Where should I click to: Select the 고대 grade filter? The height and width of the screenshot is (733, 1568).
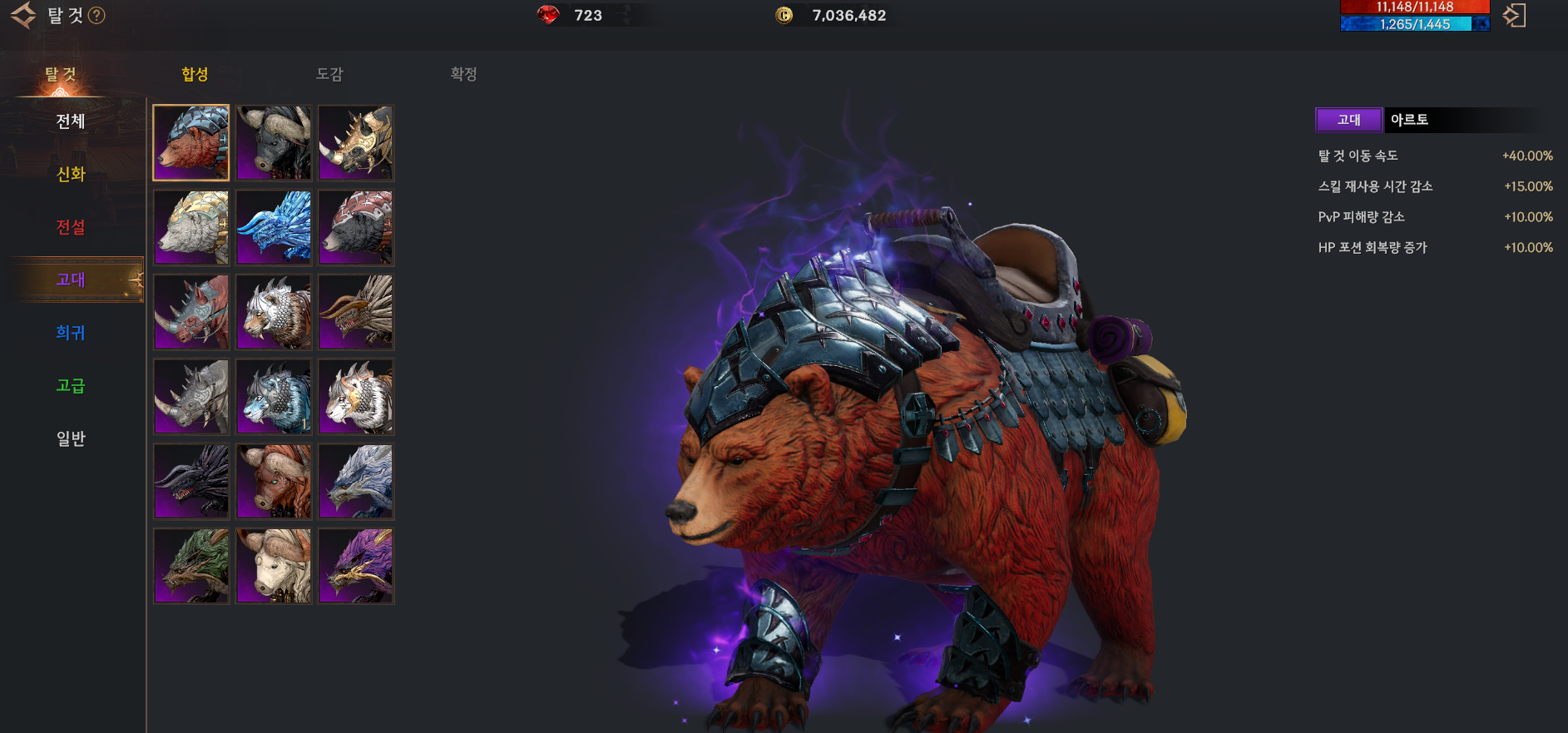71,280
